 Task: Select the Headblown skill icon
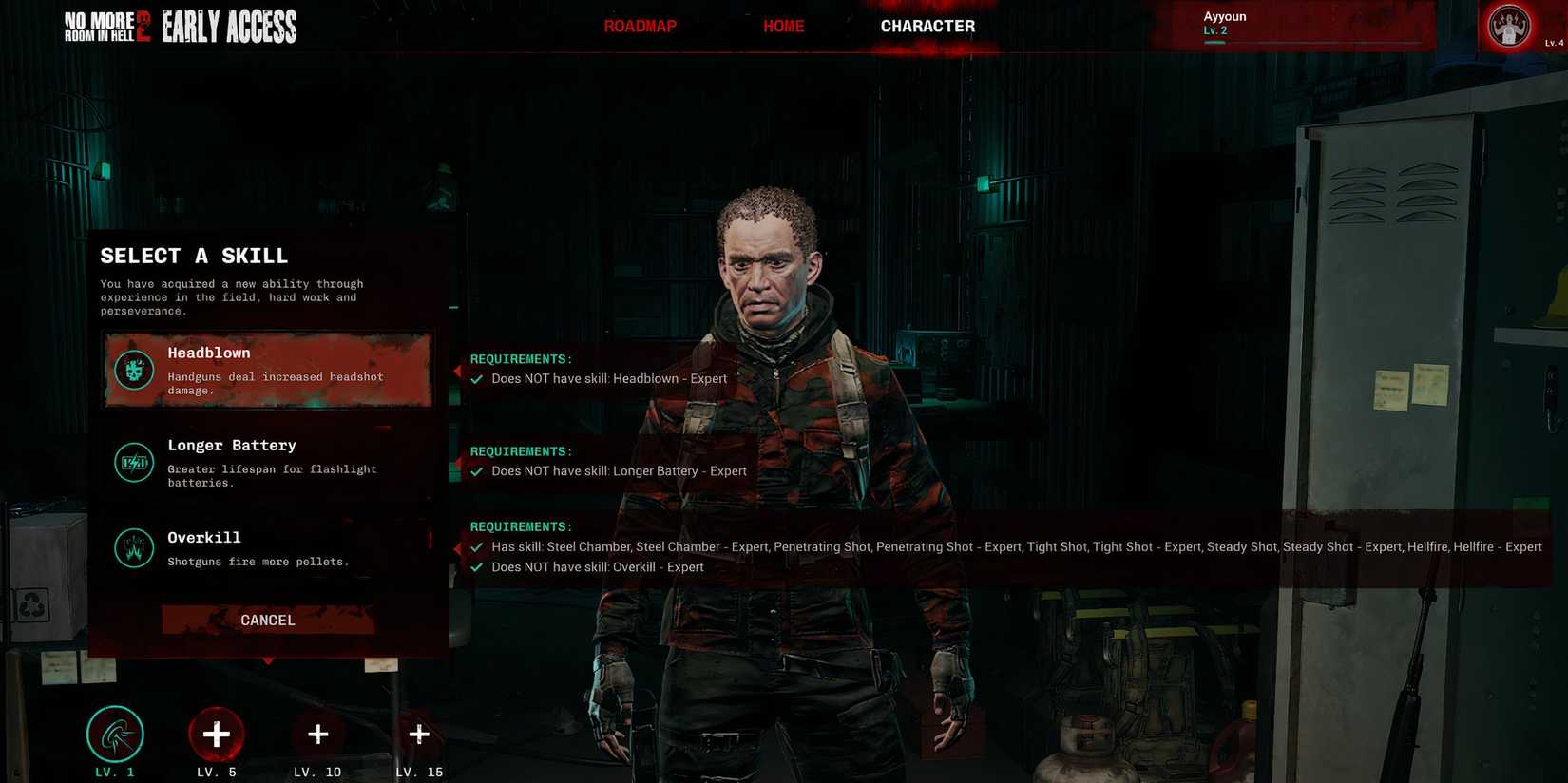133,370
